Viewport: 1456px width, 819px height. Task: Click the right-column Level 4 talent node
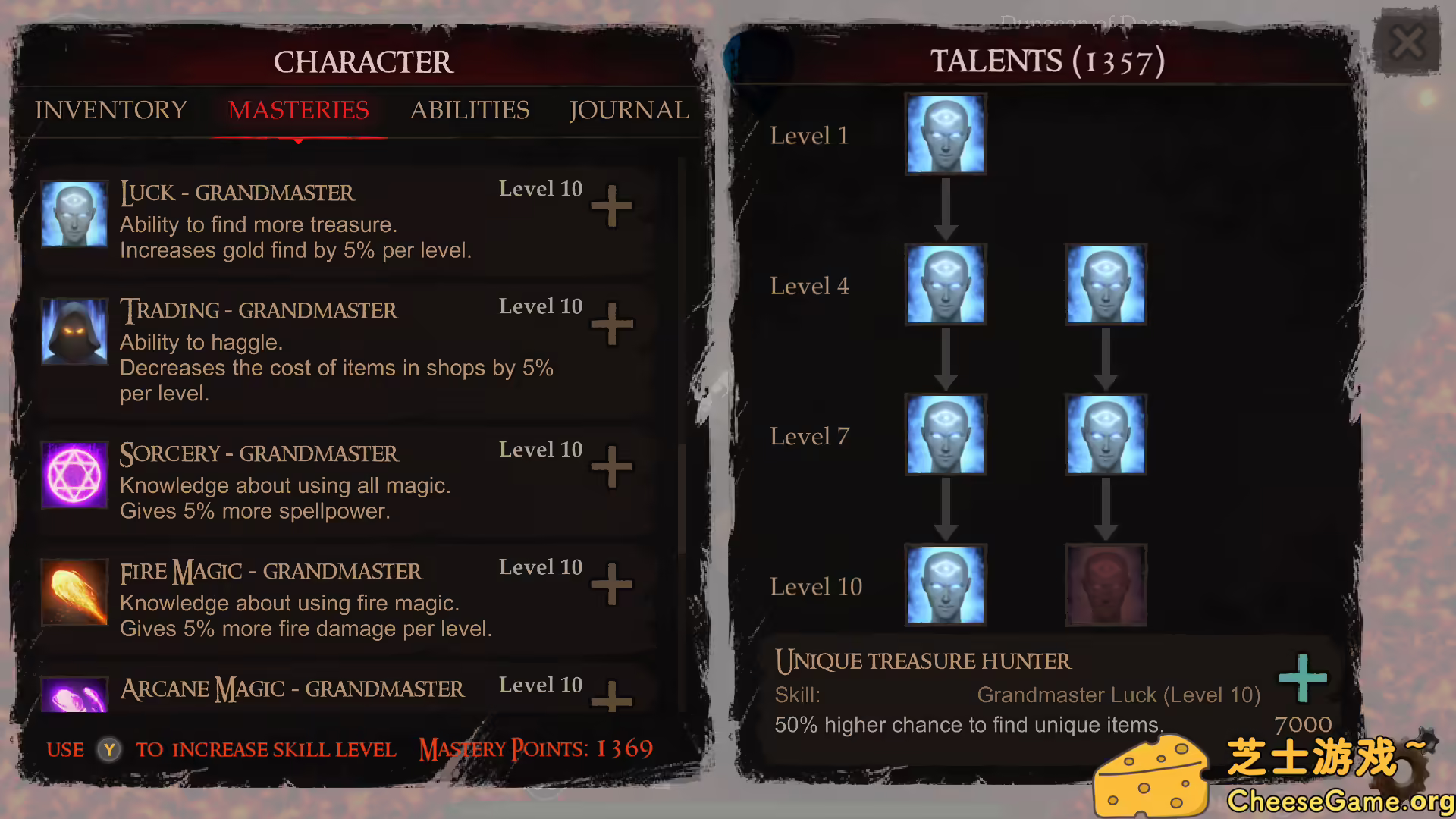[1106, 284]
